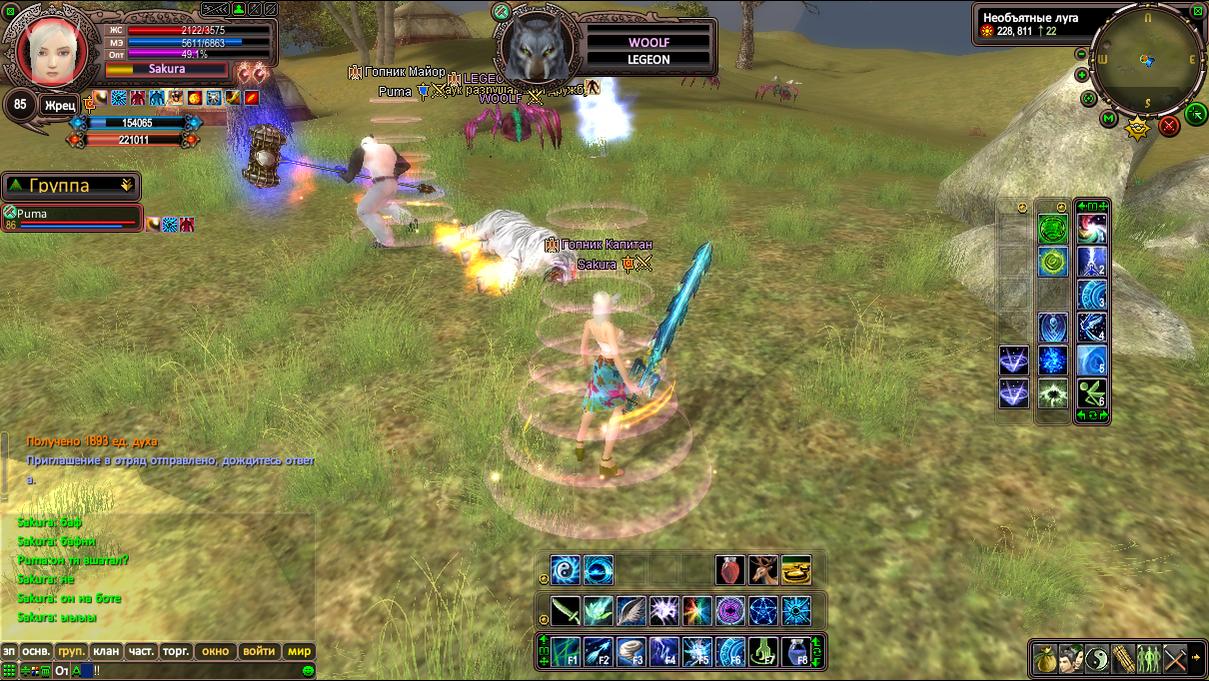Drink the blue mana potion on F8
This screenshot has height=681, width=1209.
796,652
